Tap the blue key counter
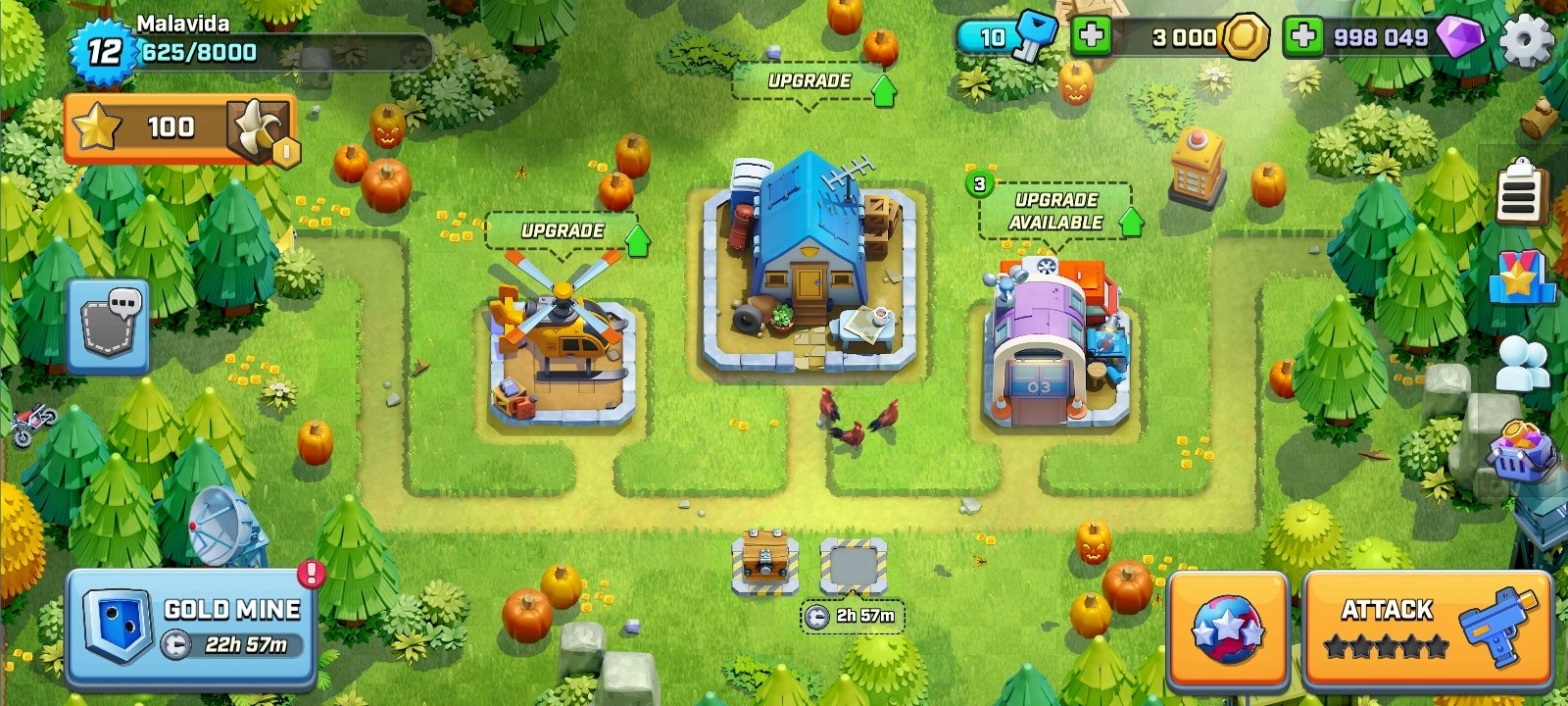This screenshot has width=1568, height=706. (1005, 38)
